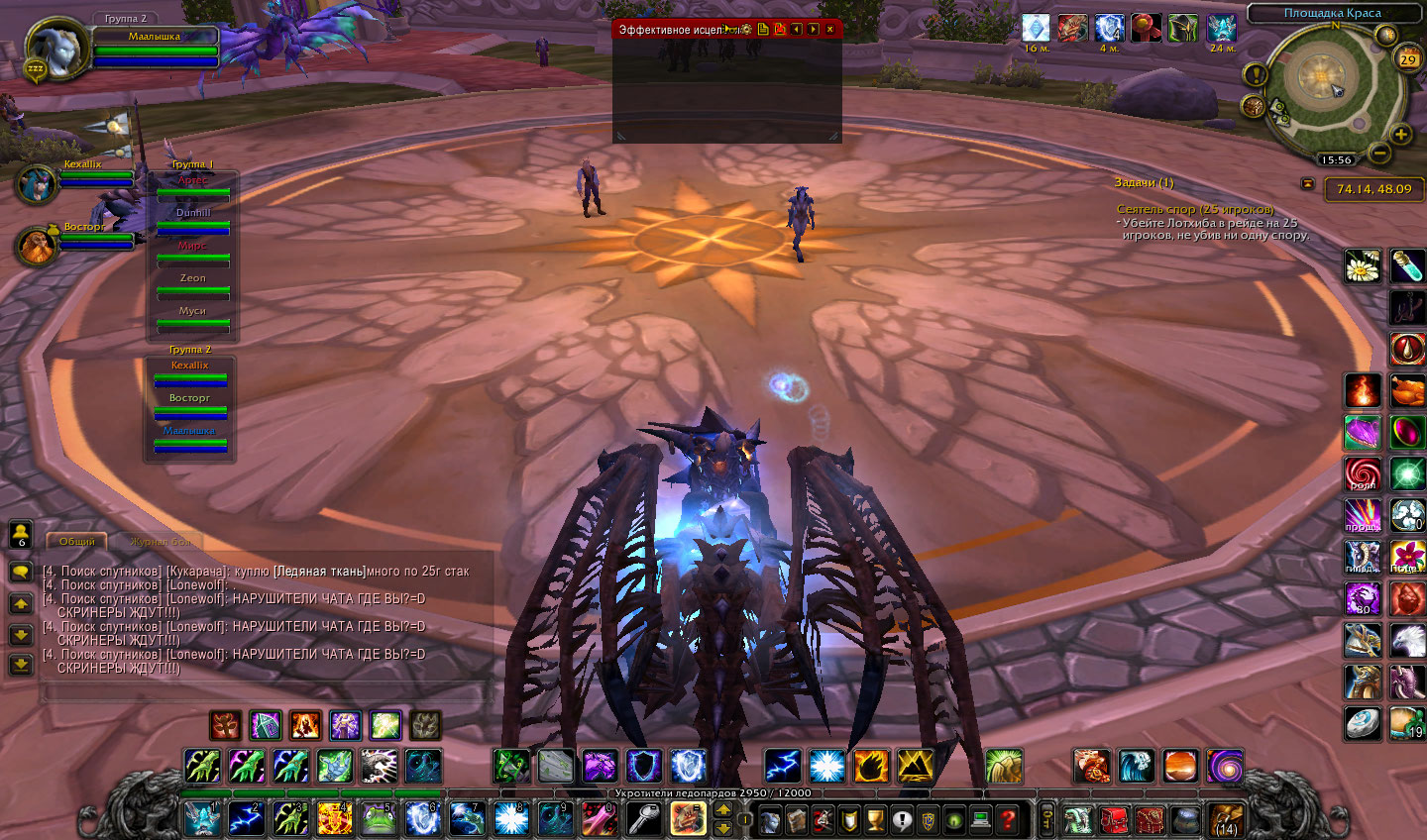1427x840 pixels.
Task: Switch to the Общий chat tab
Action: (x=77, y=542)
